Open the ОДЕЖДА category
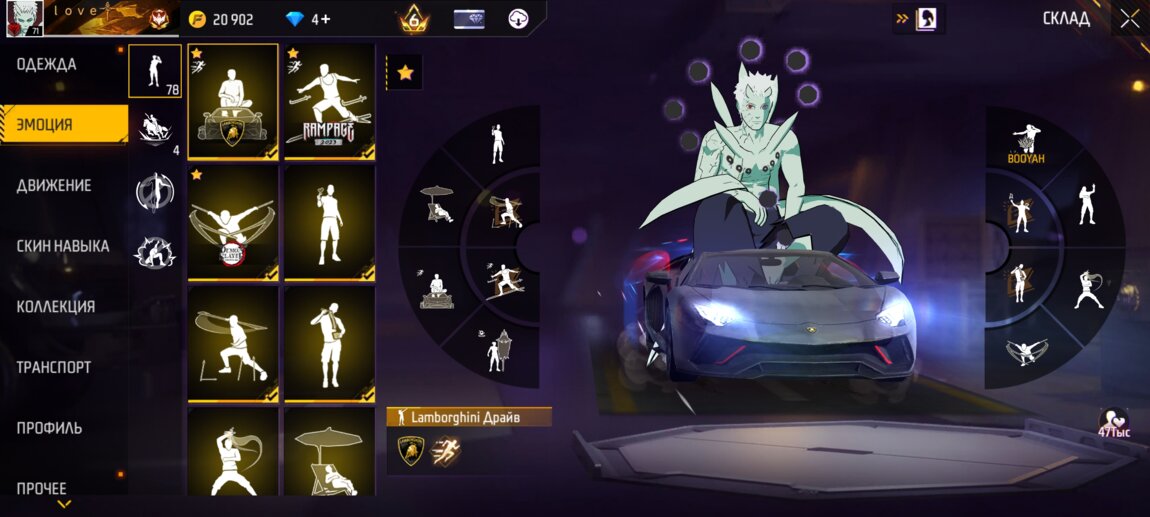The image size is (1150, 517). [47, 65]
